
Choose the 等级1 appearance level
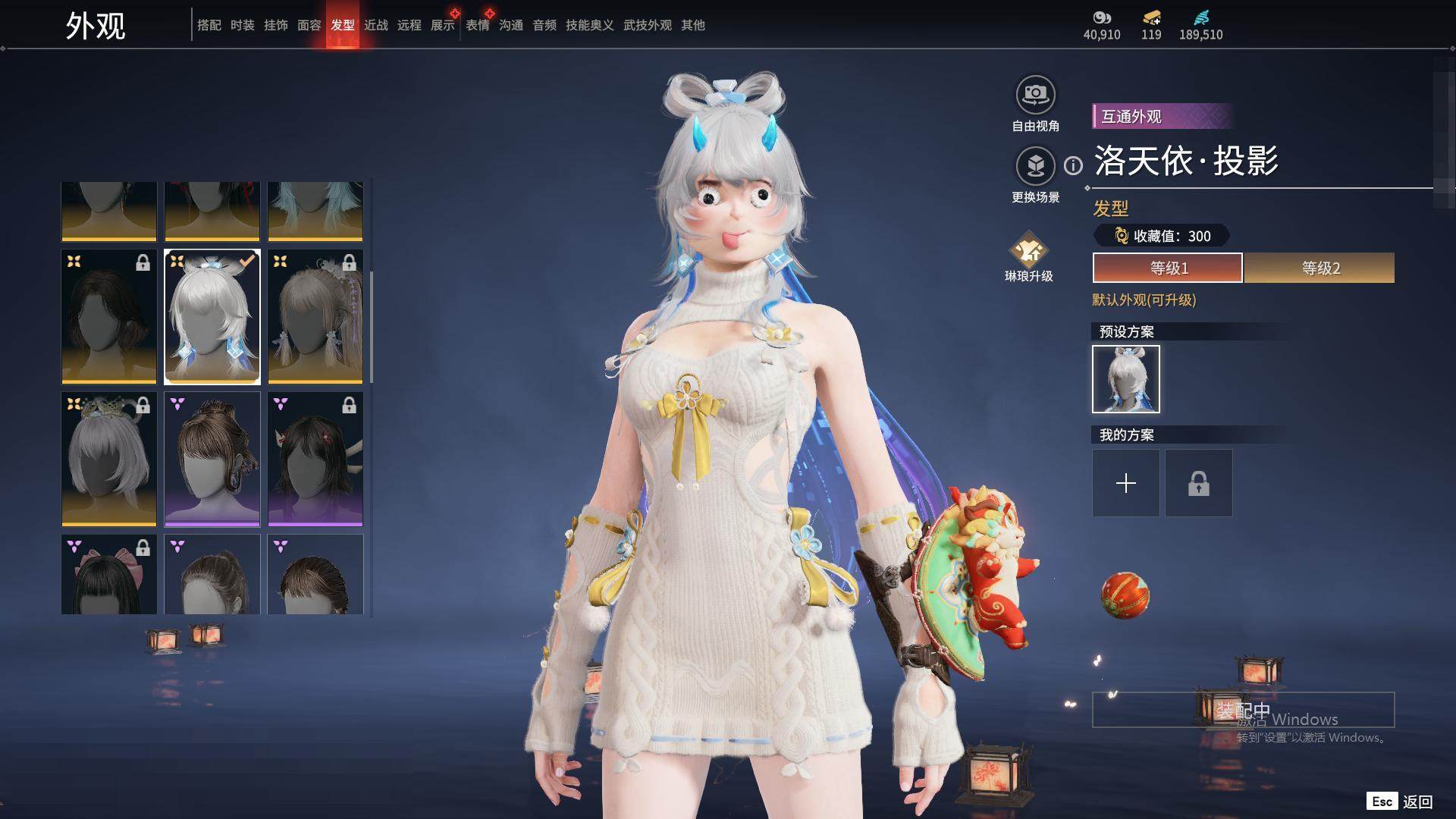1167,268
